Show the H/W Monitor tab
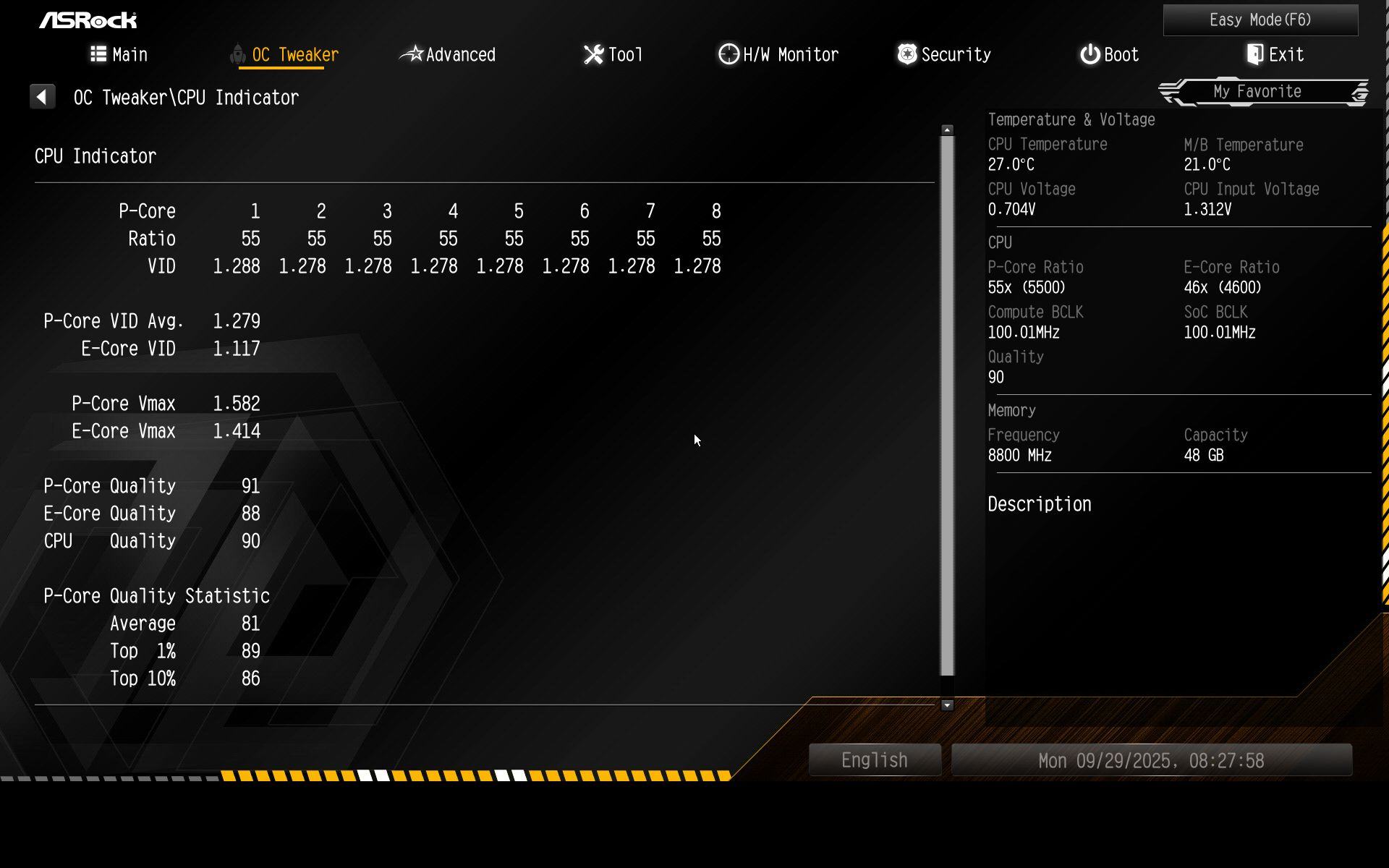 [x=778, y=55]
